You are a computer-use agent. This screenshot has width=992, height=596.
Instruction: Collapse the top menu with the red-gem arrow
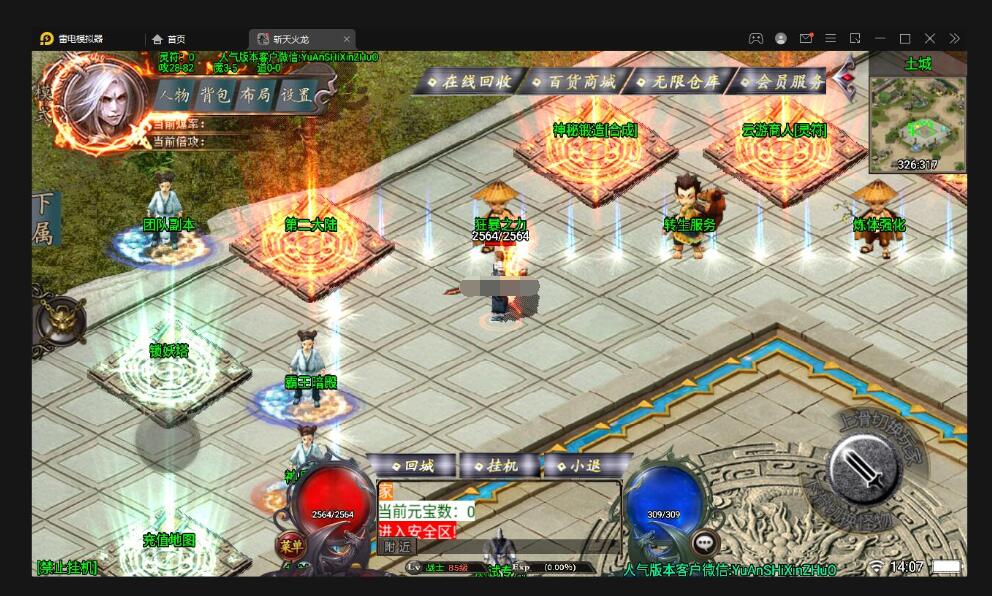click(x=845, y=78)
